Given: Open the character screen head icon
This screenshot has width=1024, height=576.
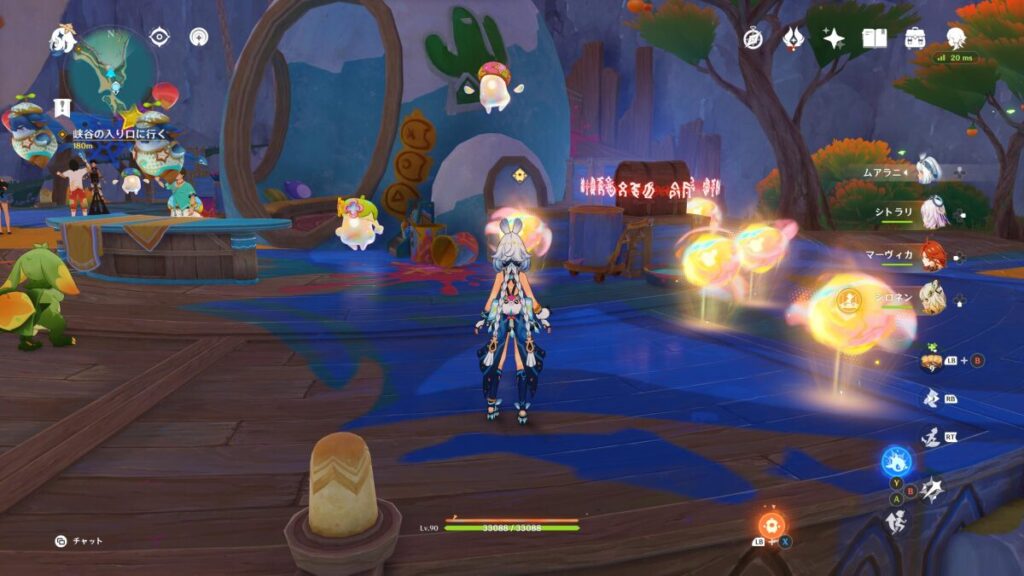Looking at the screenshot, I should [x=956, y=38].
